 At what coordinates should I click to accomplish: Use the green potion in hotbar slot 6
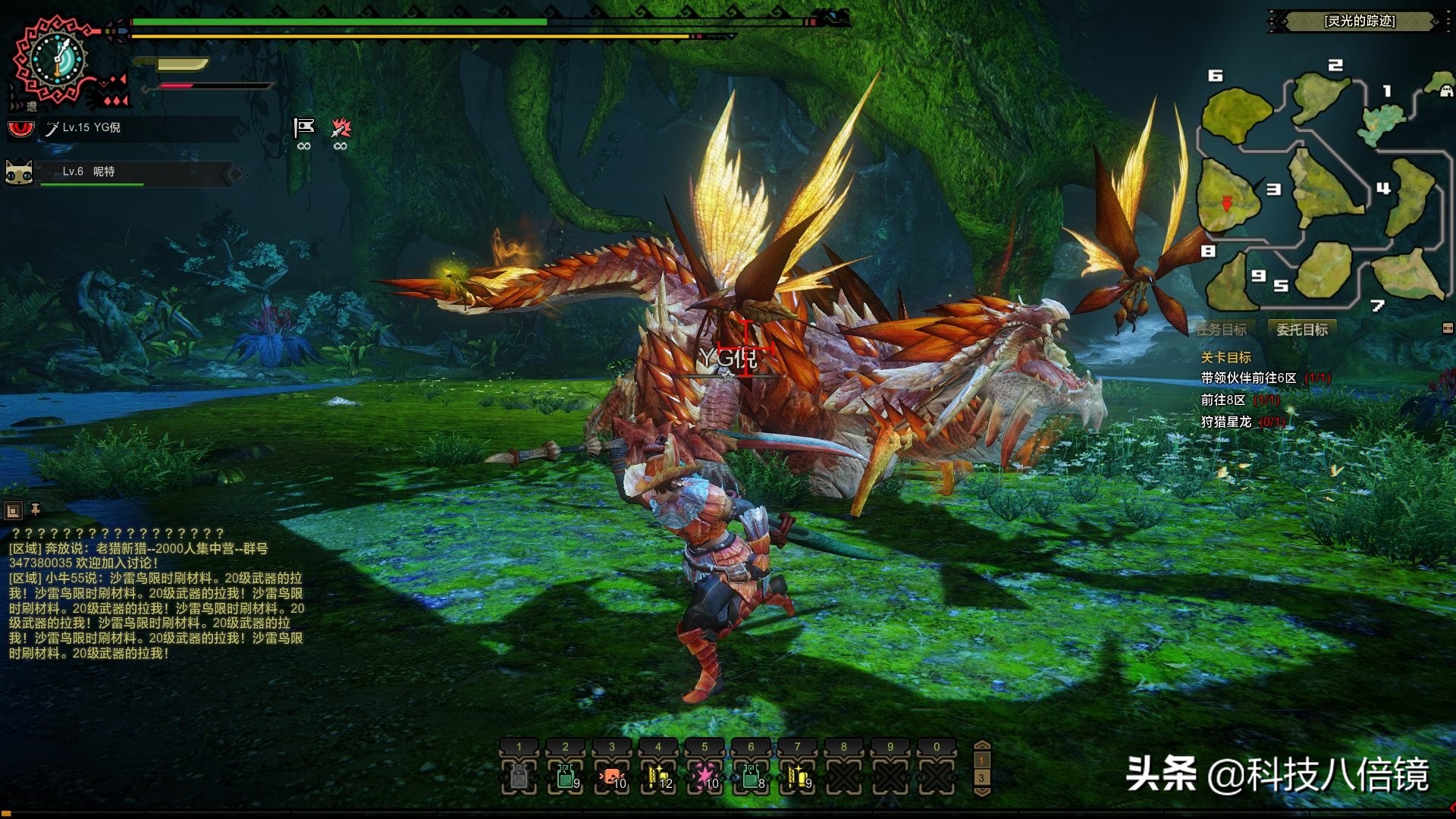[x=752, y=777]
